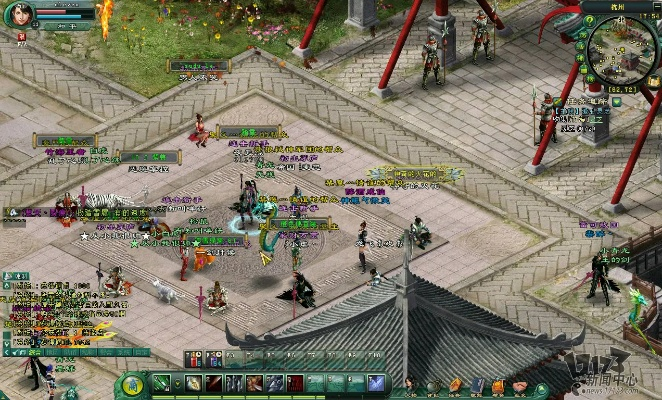Activate the blue winged skill icon
The height and width of the screenshot is (400, 662).
[377, 383]
